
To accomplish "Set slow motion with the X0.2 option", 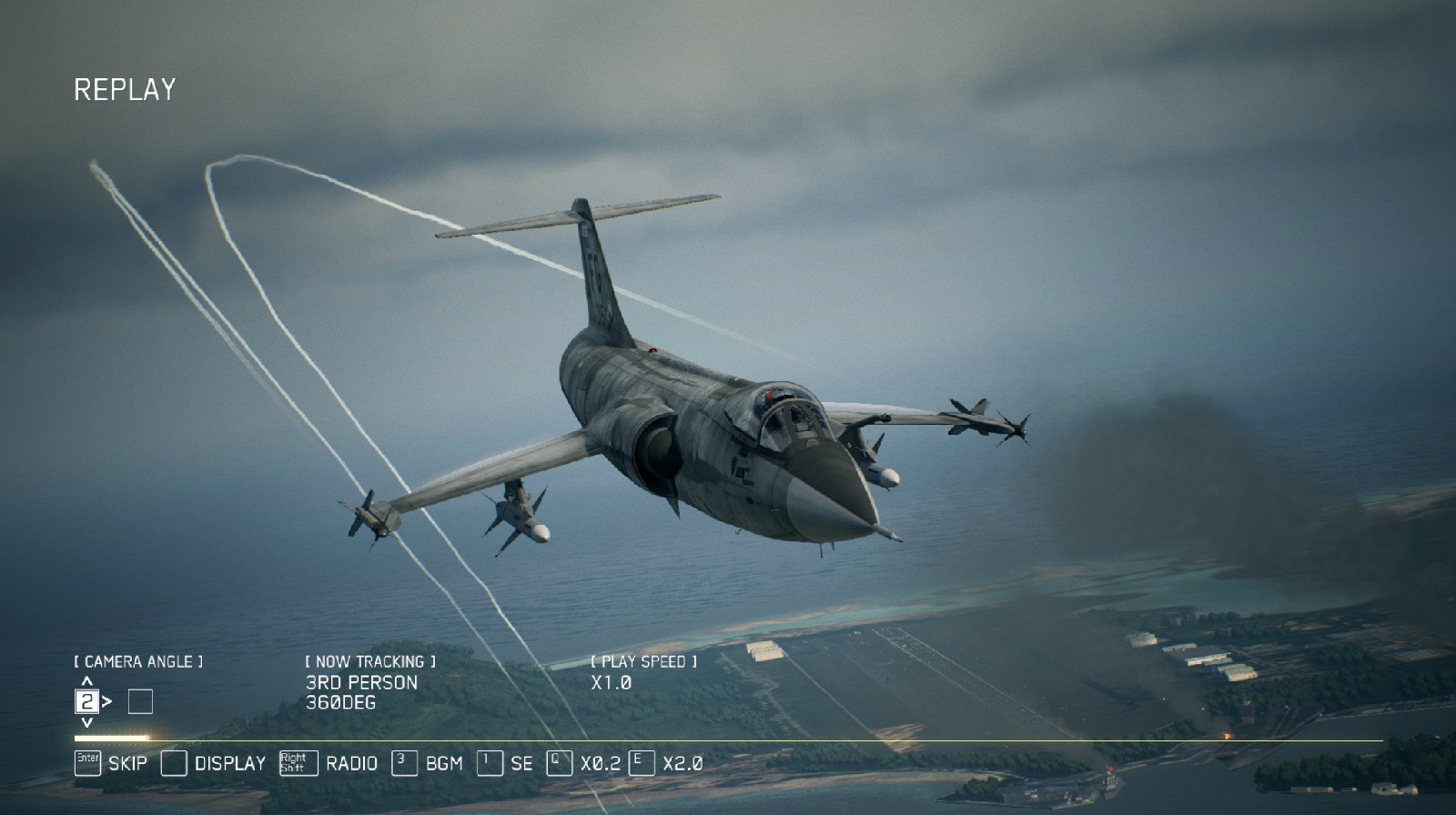I will click(584, 763).
